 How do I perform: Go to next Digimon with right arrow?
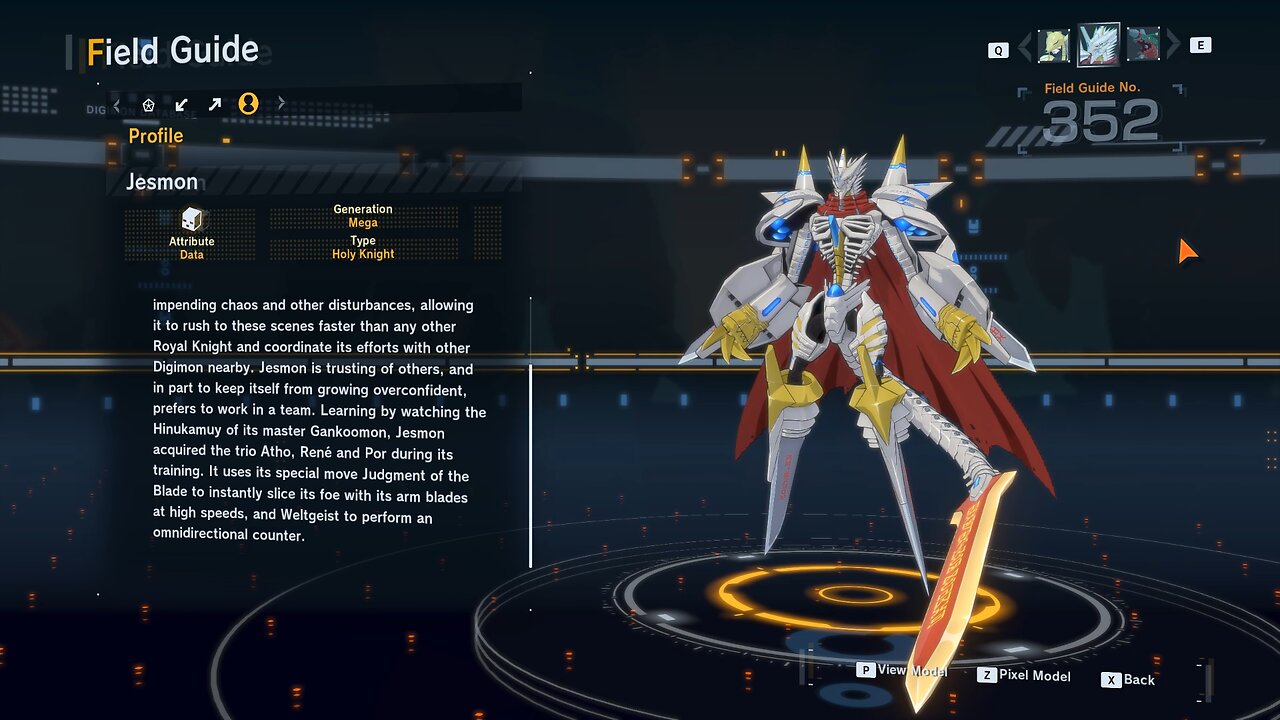click(1174, 46)
